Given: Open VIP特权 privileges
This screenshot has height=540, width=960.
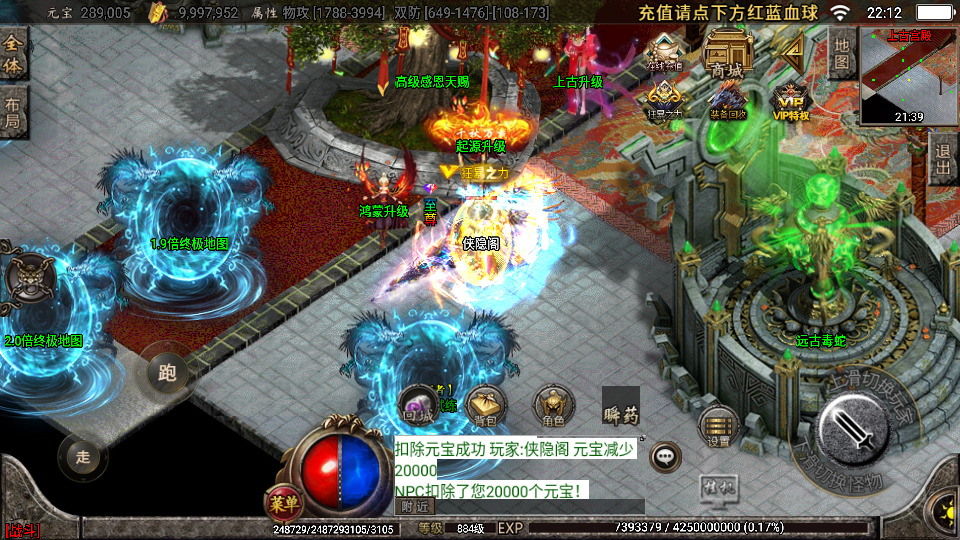Looking at the screenshot, I should (x=790, y=100).
